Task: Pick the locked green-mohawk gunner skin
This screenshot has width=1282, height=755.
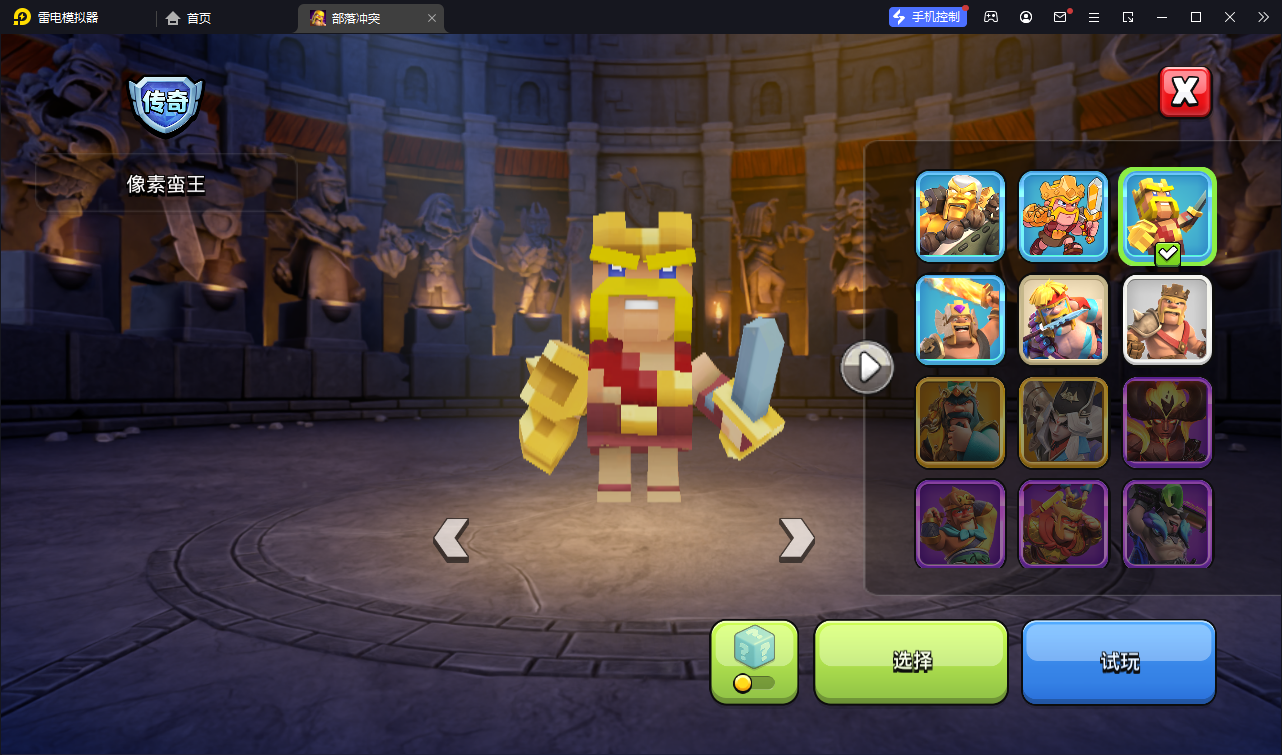Action: 1167,524
